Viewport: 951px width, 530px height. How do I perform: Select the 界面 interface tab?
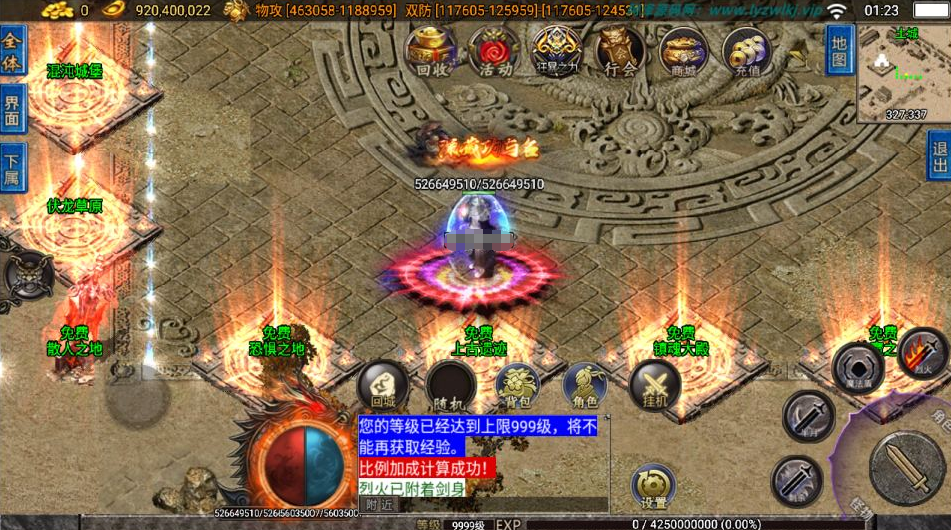[x=12, y=108]
